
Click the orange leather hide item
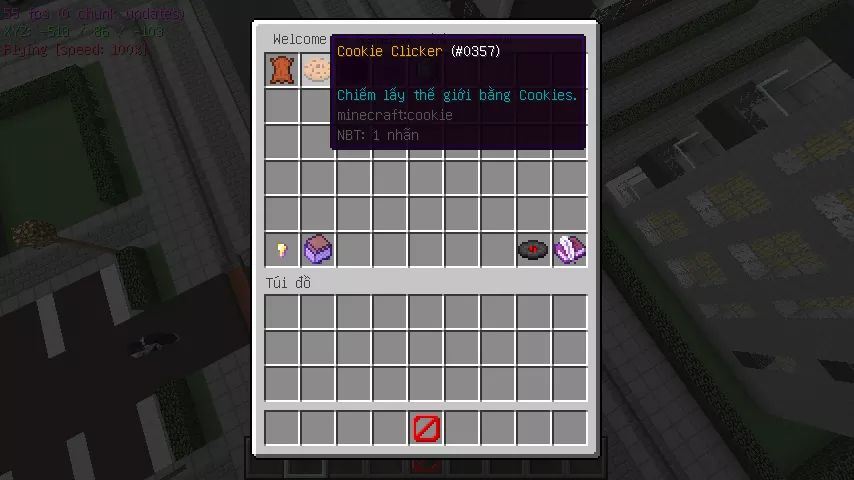(282, 69)
